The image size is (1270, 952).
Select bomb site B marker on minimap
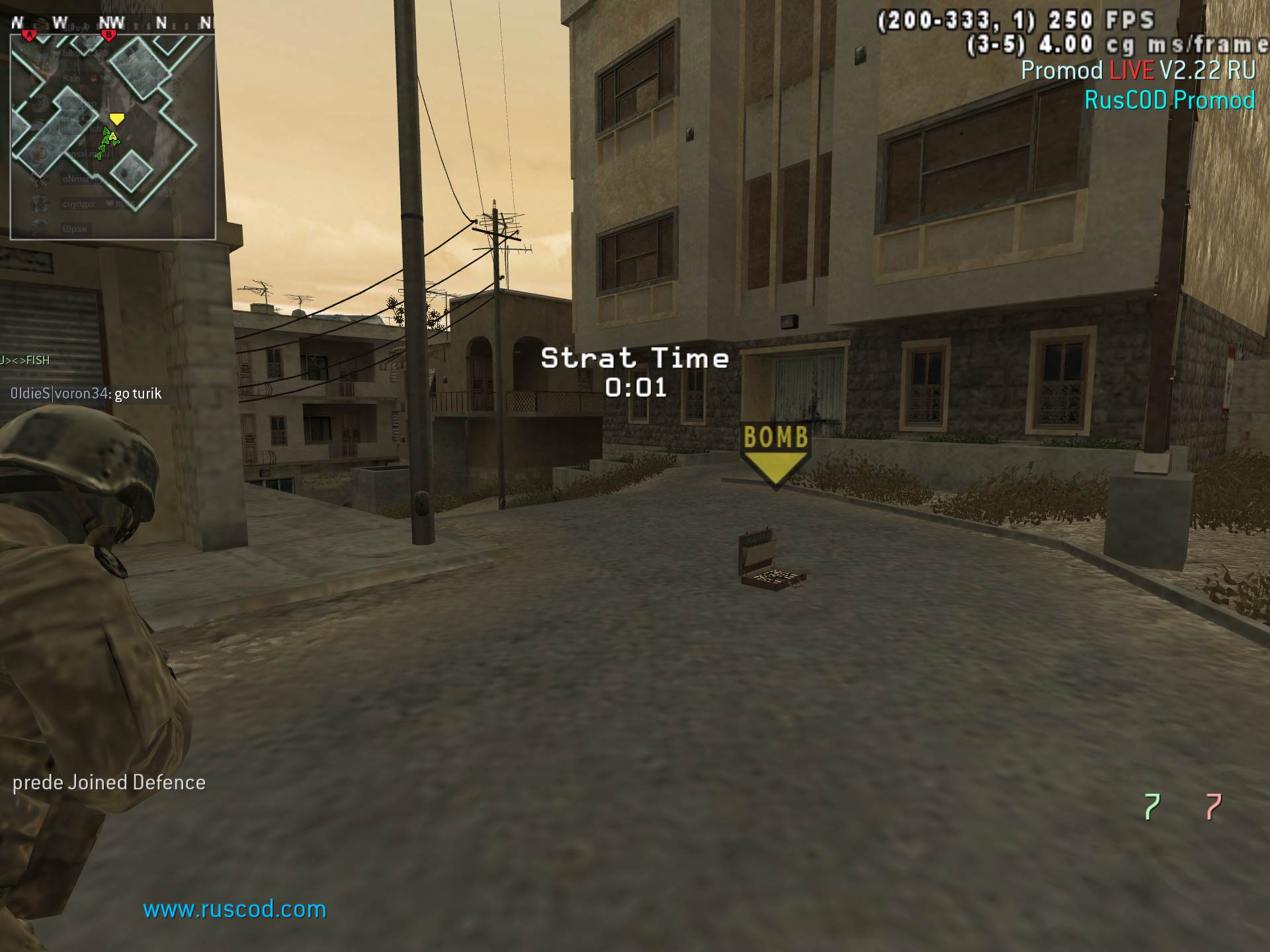pyautogui.click(x=108, y=35)
